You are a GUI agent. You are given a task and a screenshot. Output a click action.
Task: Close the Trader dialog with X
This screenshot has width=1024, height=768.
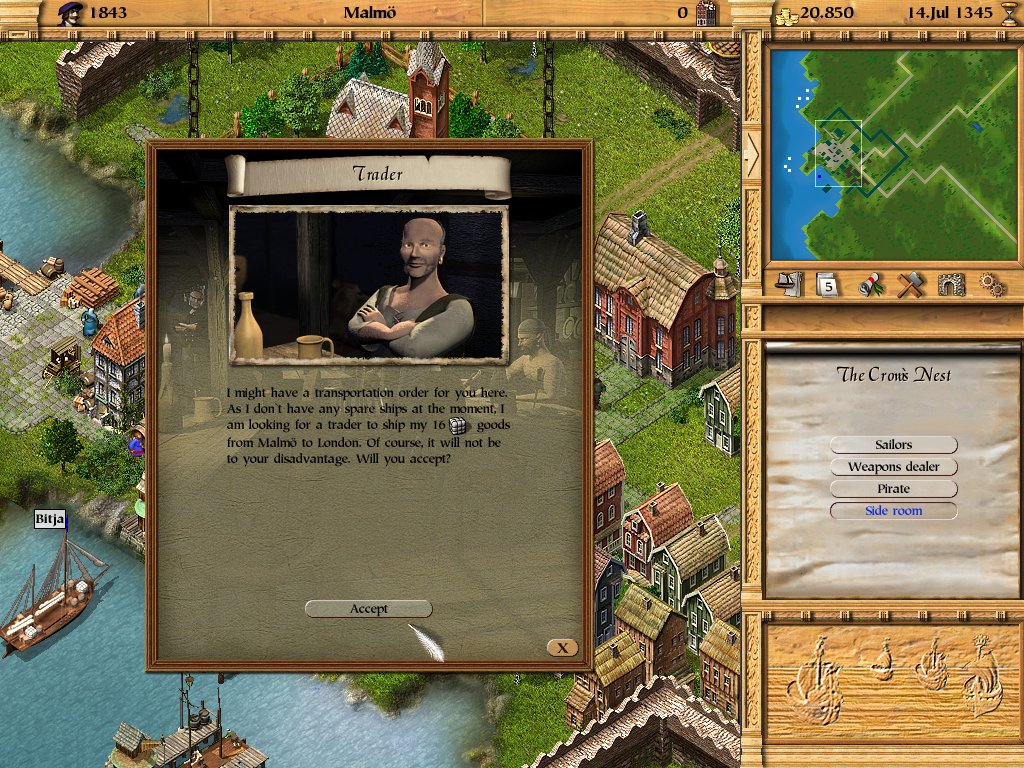(x=562, y=648)
